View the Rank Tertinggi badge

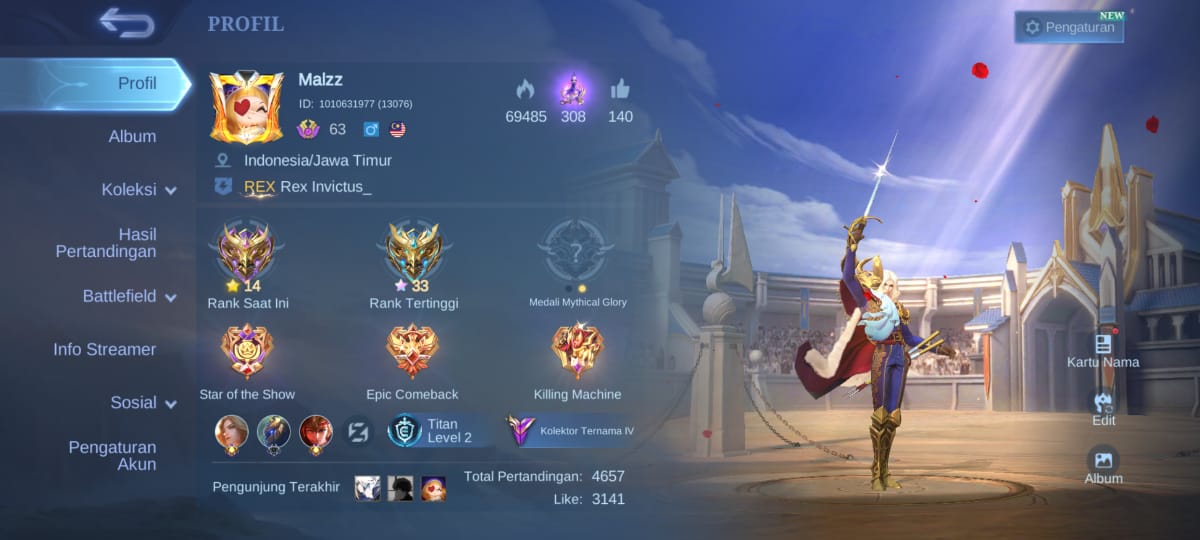(413, 250)
